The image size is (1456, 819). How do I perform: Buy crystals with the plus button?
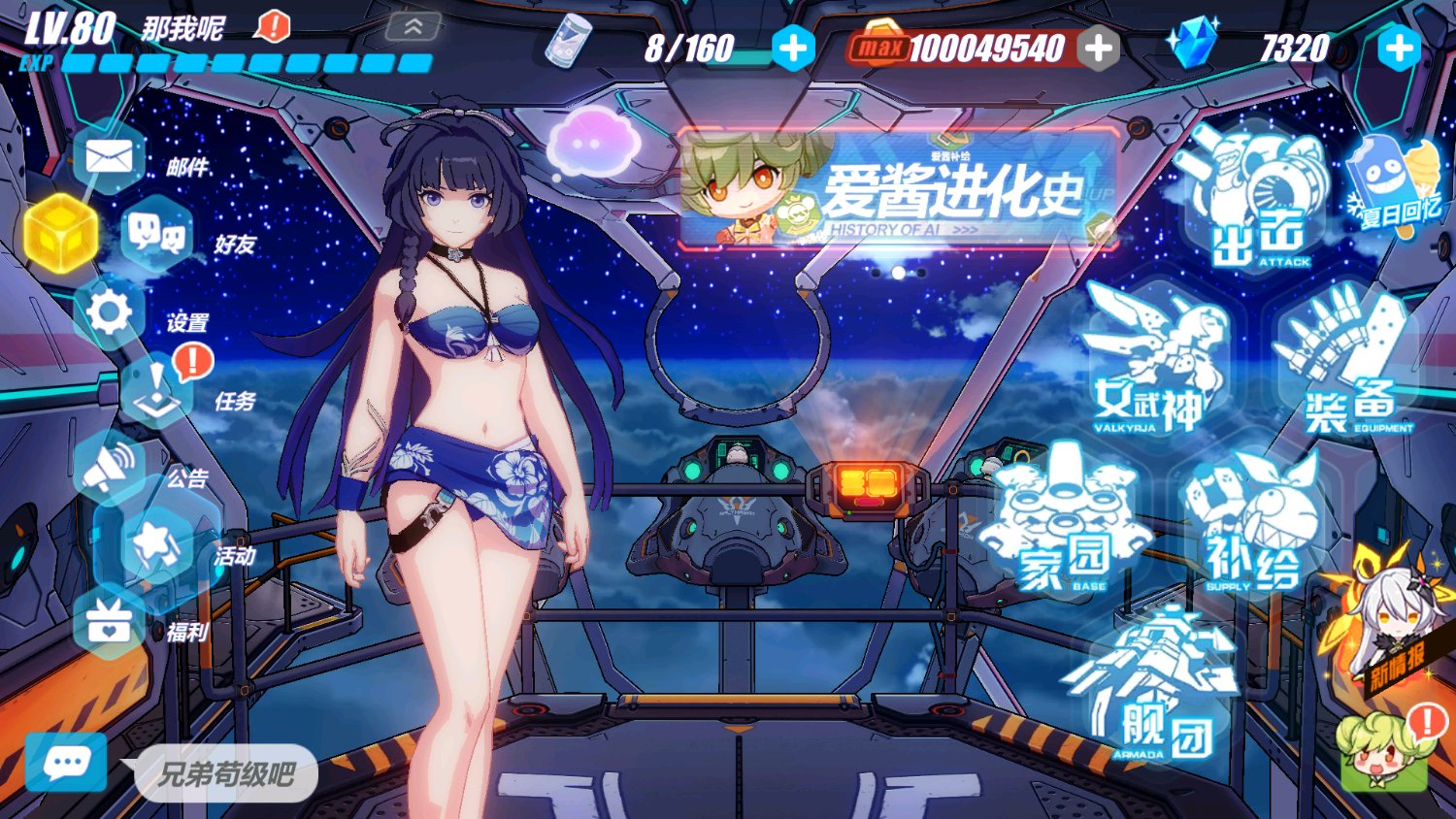(x=1399, y=48)
